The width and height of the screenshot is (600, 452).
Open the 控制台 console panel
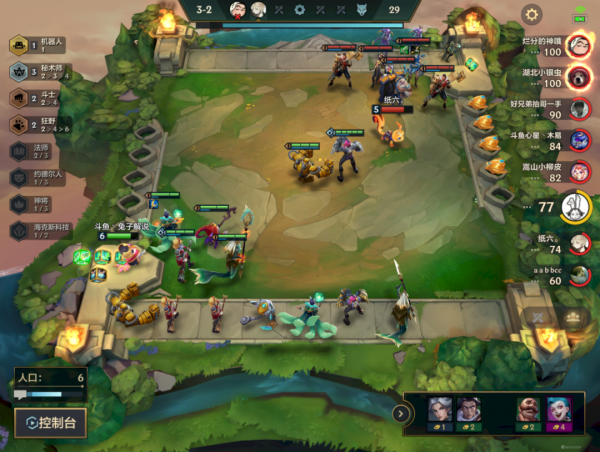click(50, 423)
